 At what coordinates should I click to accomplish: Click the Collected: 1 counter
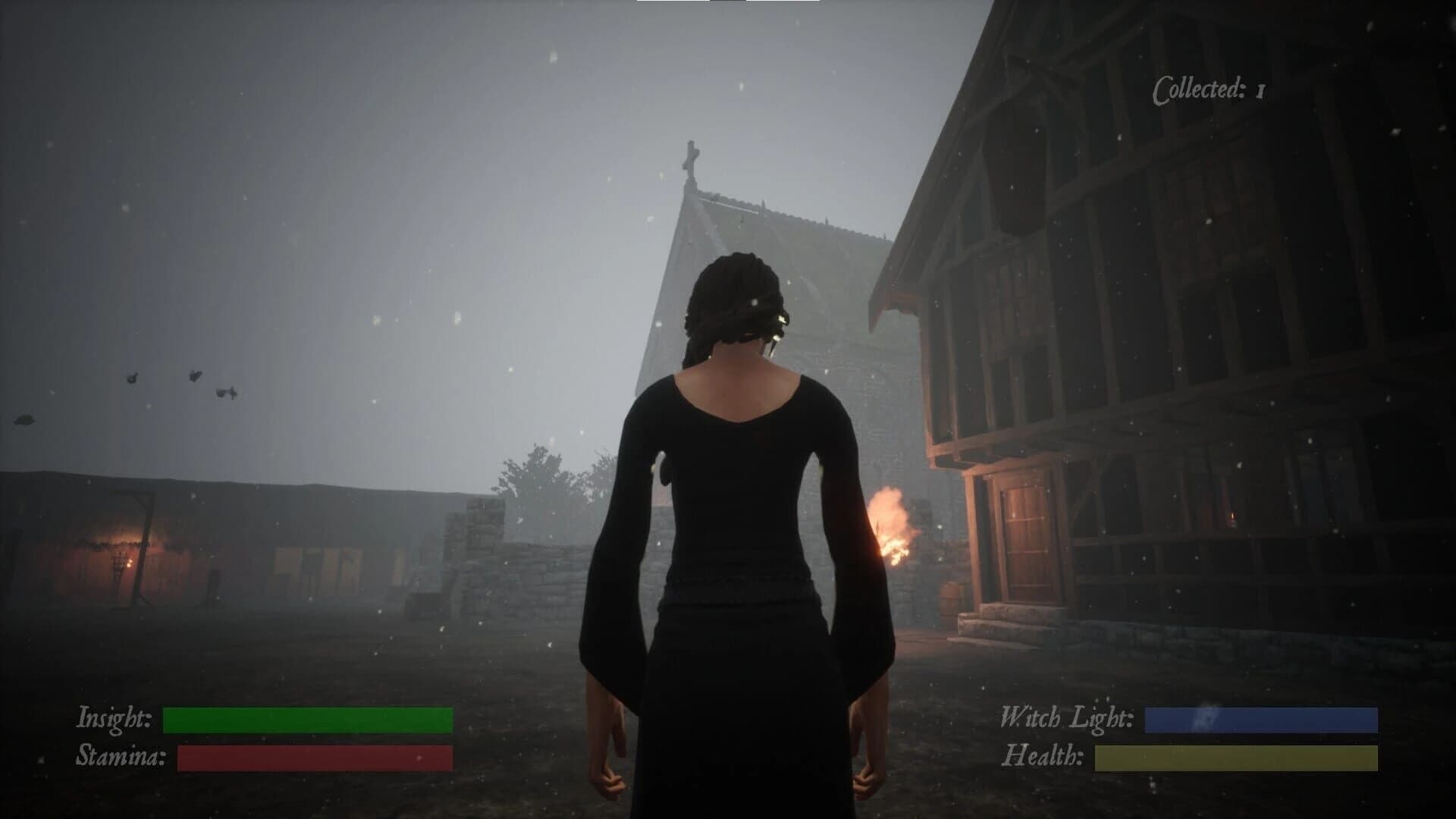tap(1208, 89)
